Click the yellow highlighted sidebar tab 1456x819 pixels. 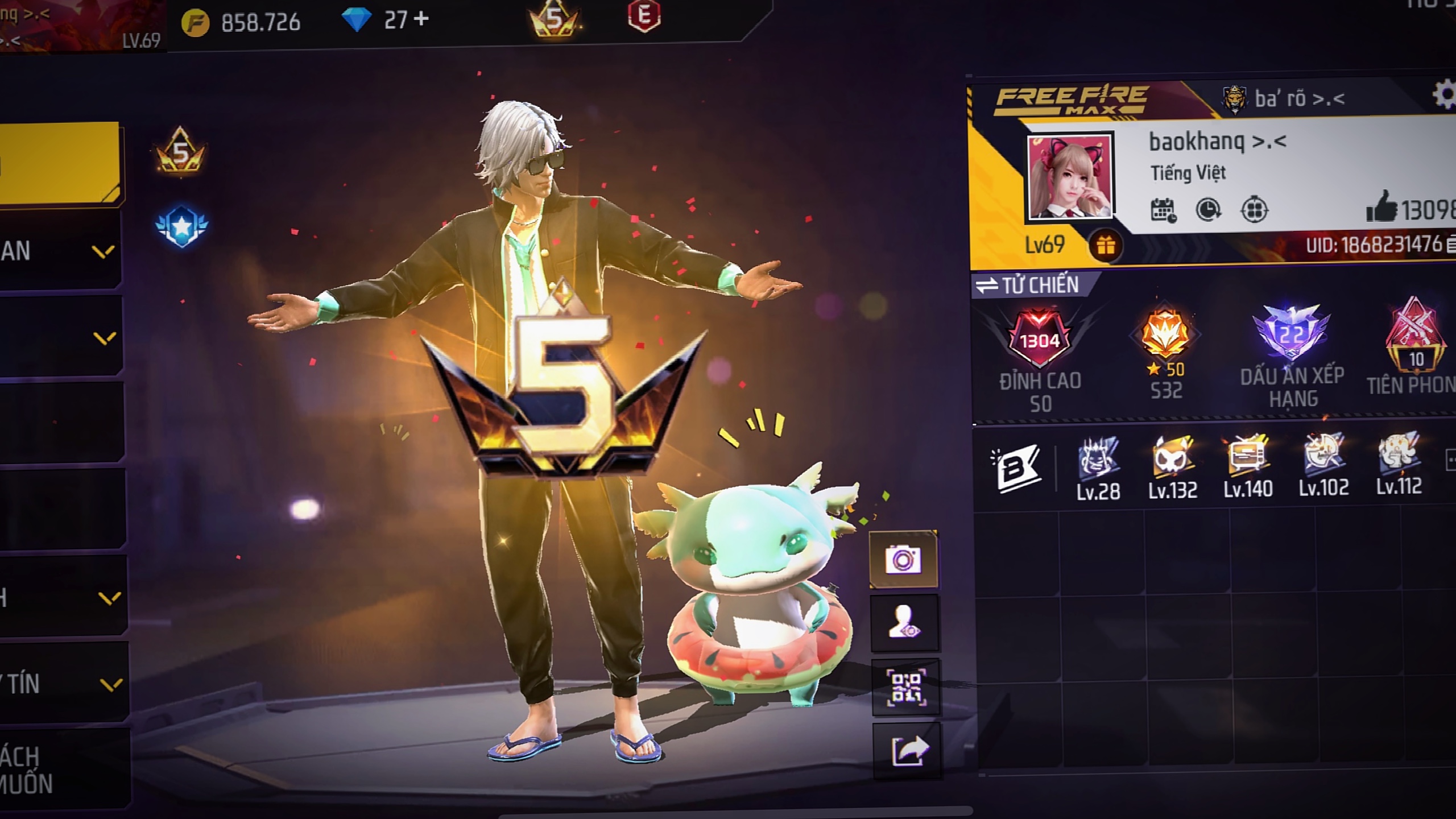pos(60,163)
